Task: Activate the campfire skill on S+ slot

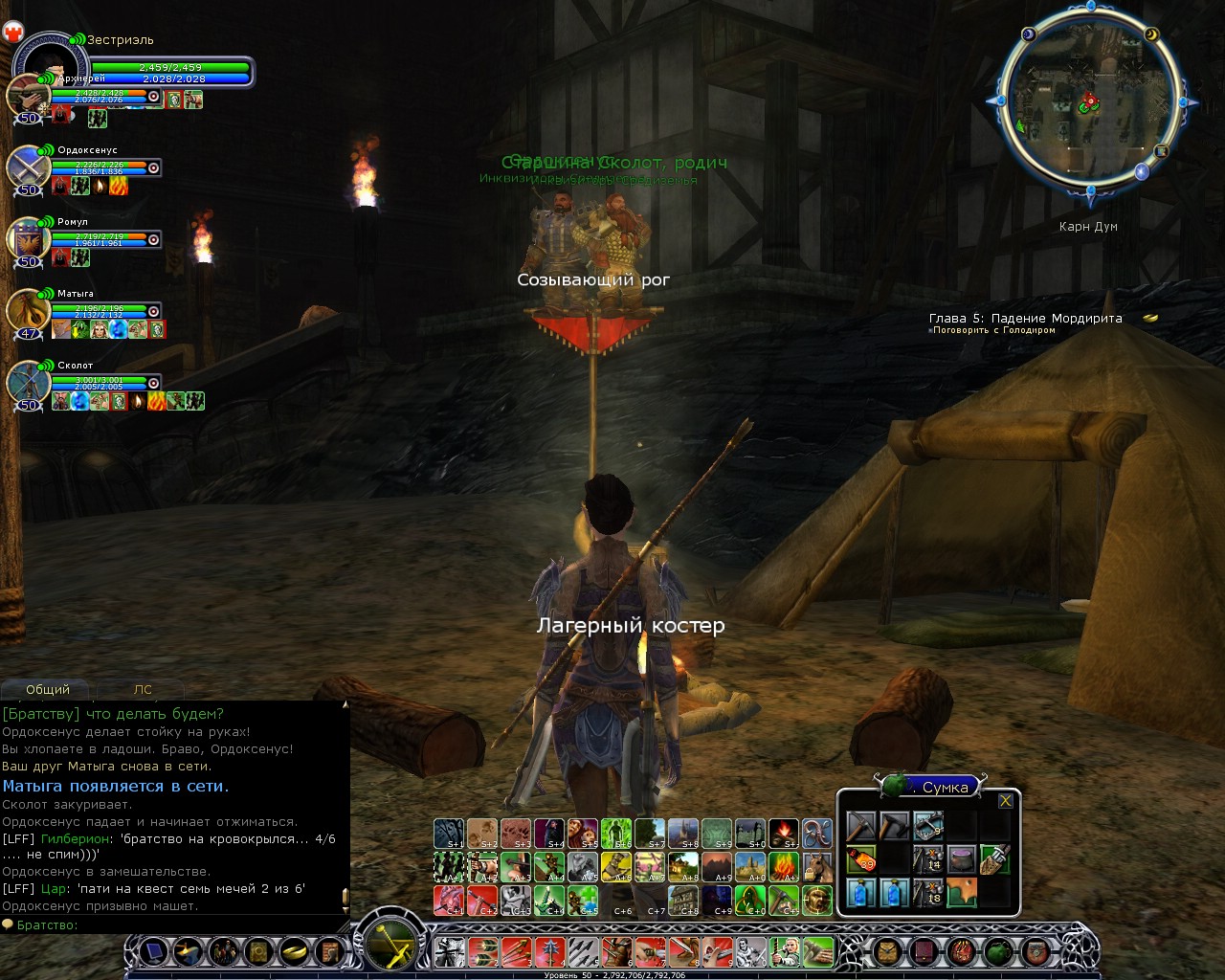Action: click(x=784, y=834)
